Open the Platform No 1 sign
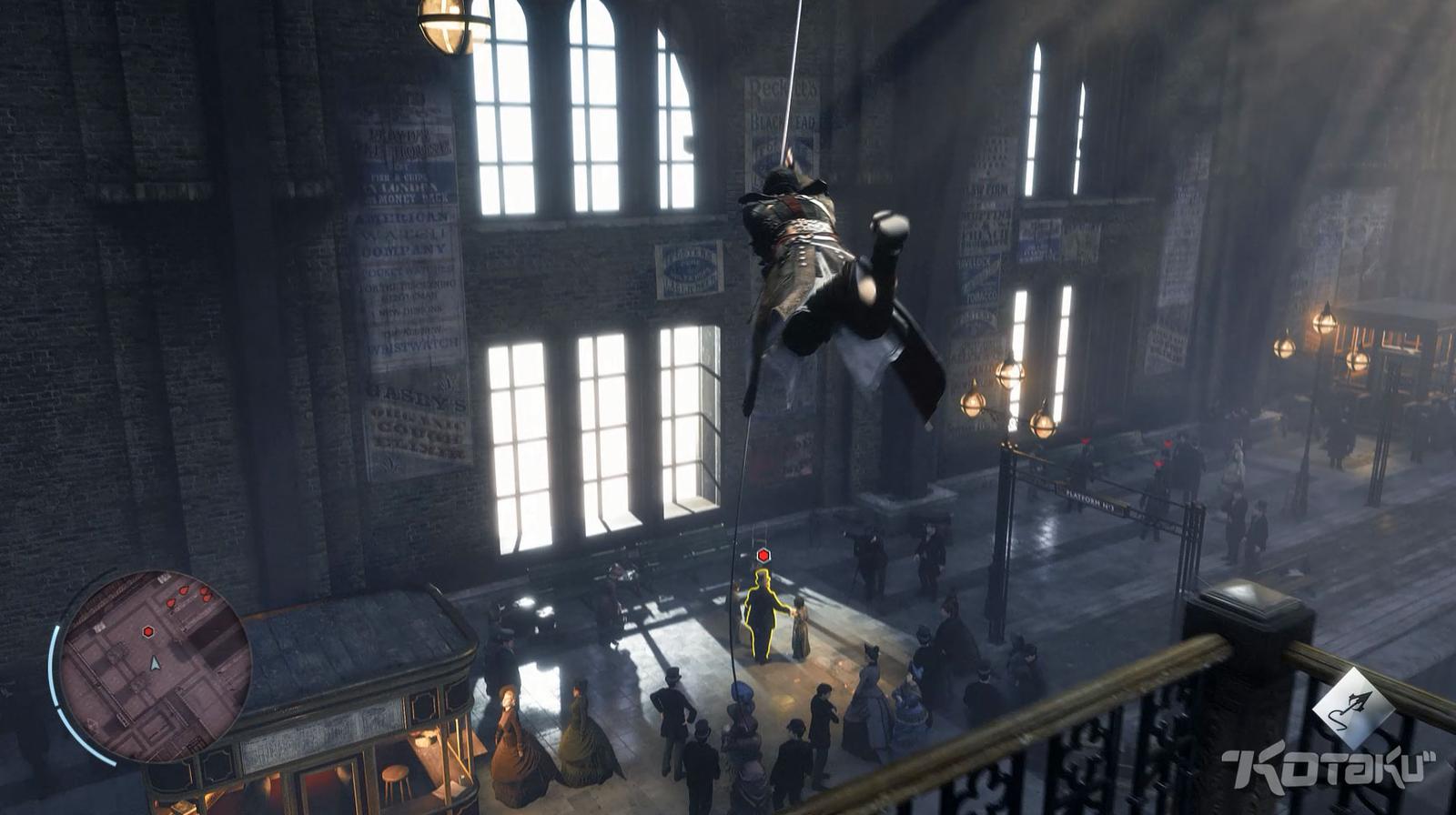The image size is (1456, 815). click(x=1089, y=498)
